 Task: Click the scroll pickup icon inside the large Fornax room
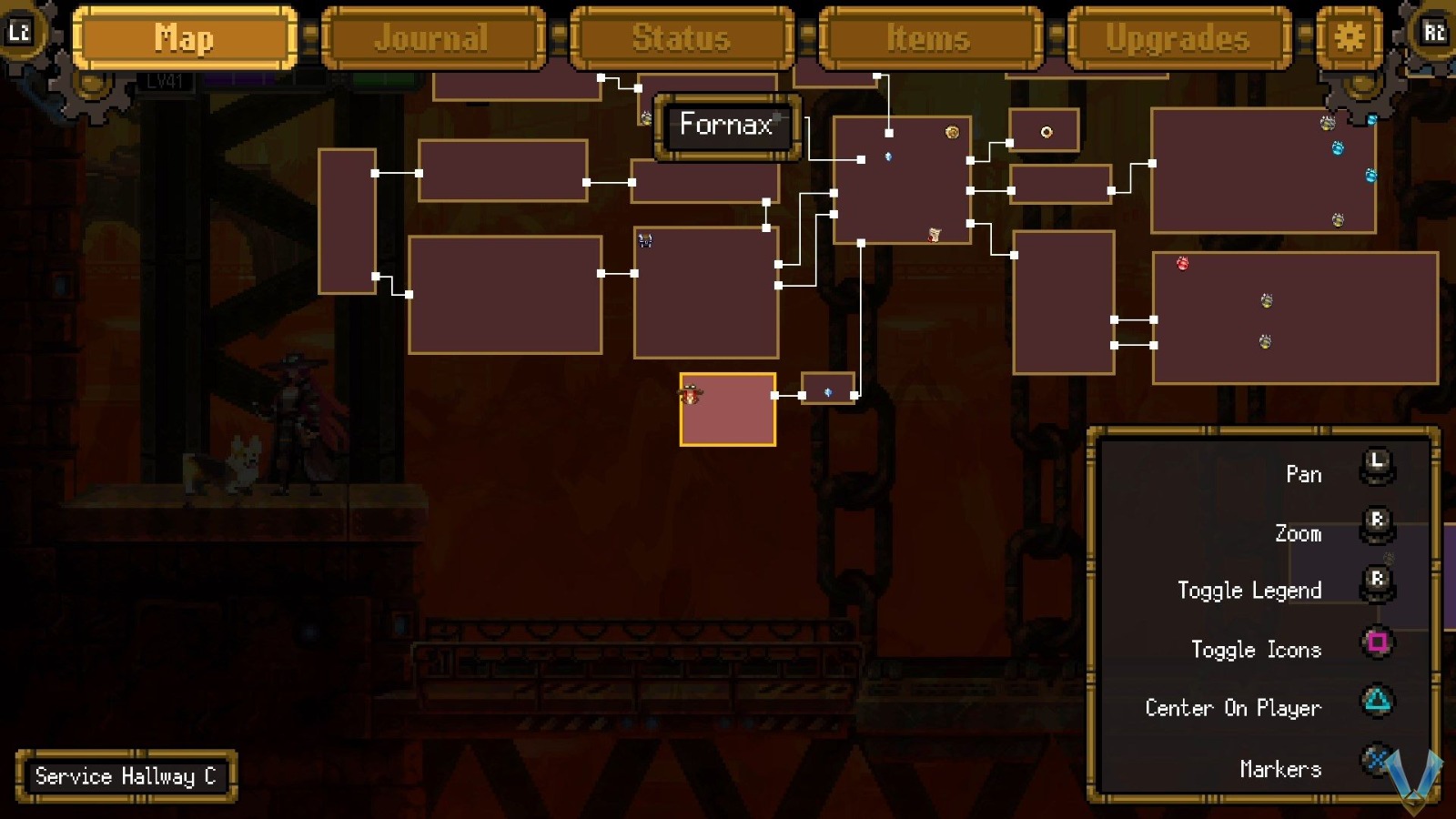[x=934, y=235]
